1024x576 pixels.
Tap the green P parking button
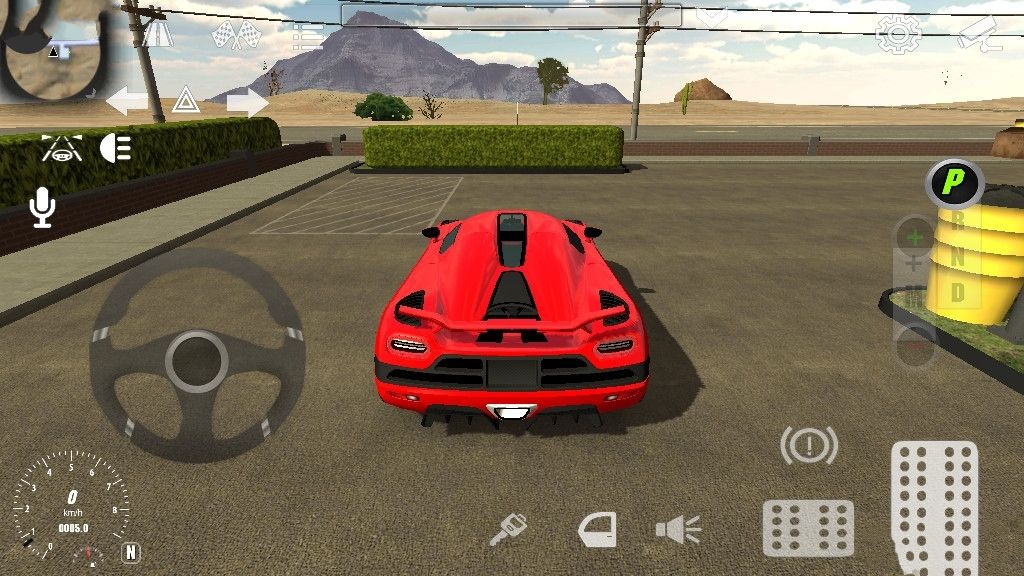(955, 181)
